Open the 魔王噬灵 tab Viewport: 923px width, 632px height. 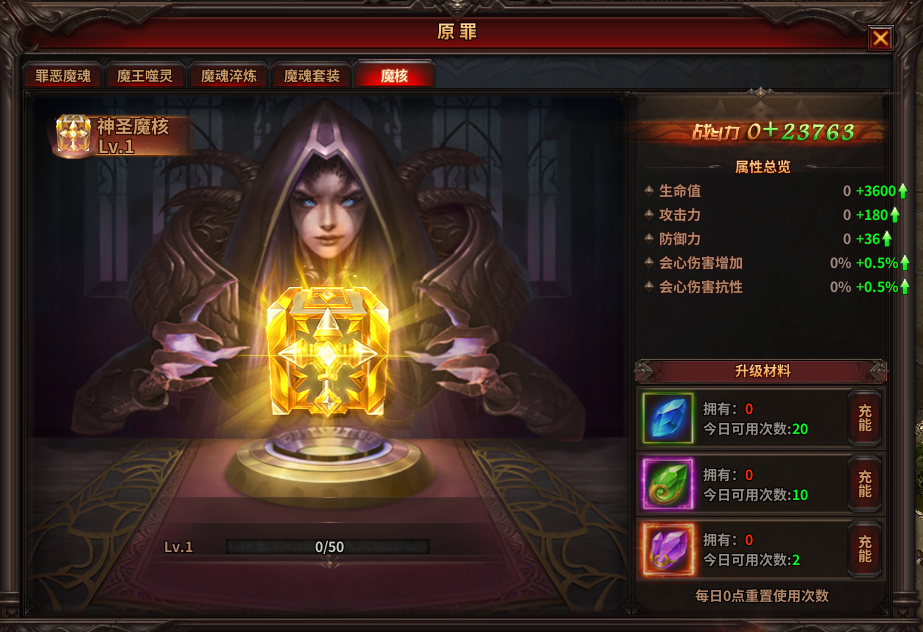click(145, 76)
